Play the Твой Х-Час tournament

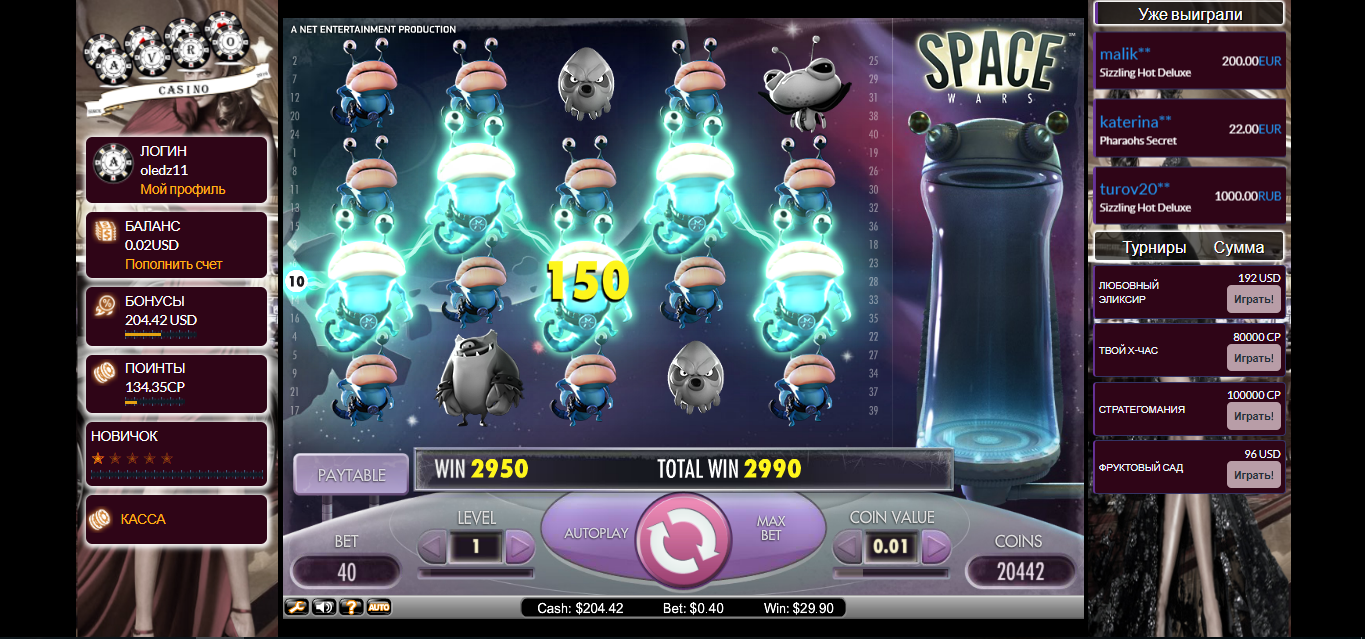(x=1253, y=358)
